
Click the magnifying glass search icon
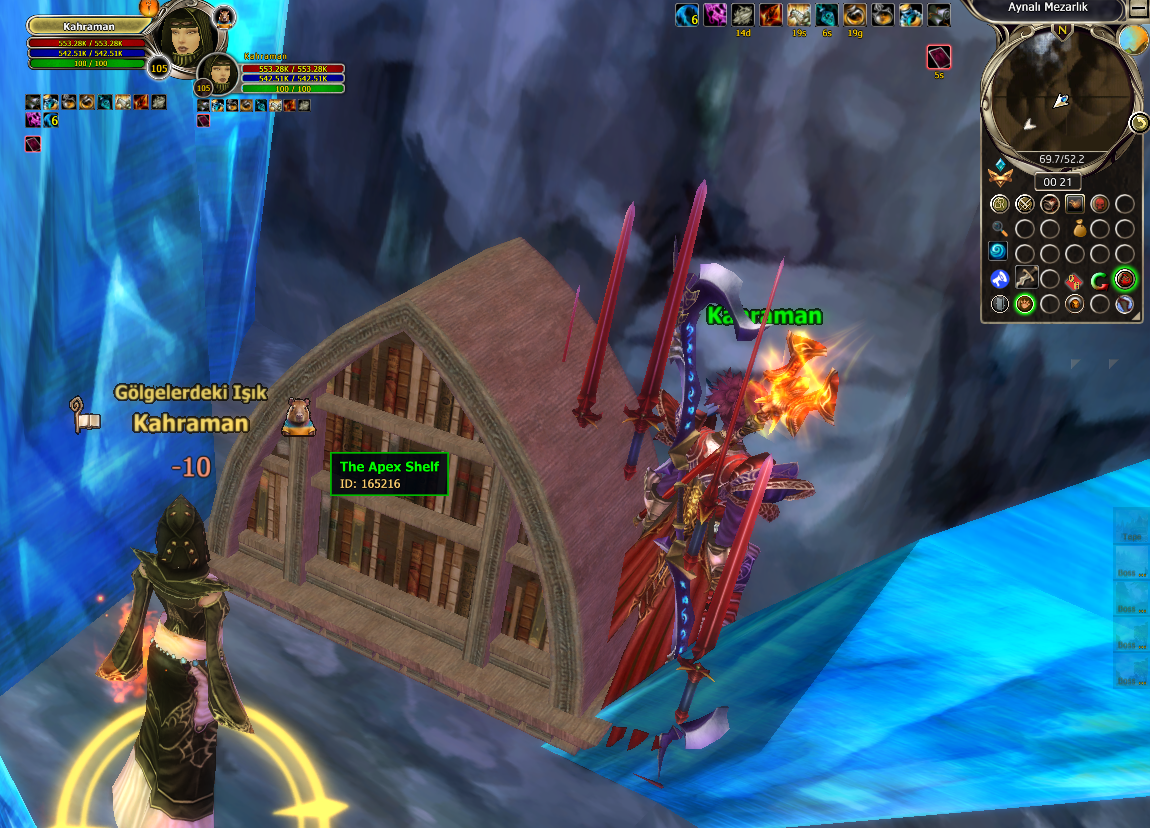pyautogui.click(x=999, y=228)
